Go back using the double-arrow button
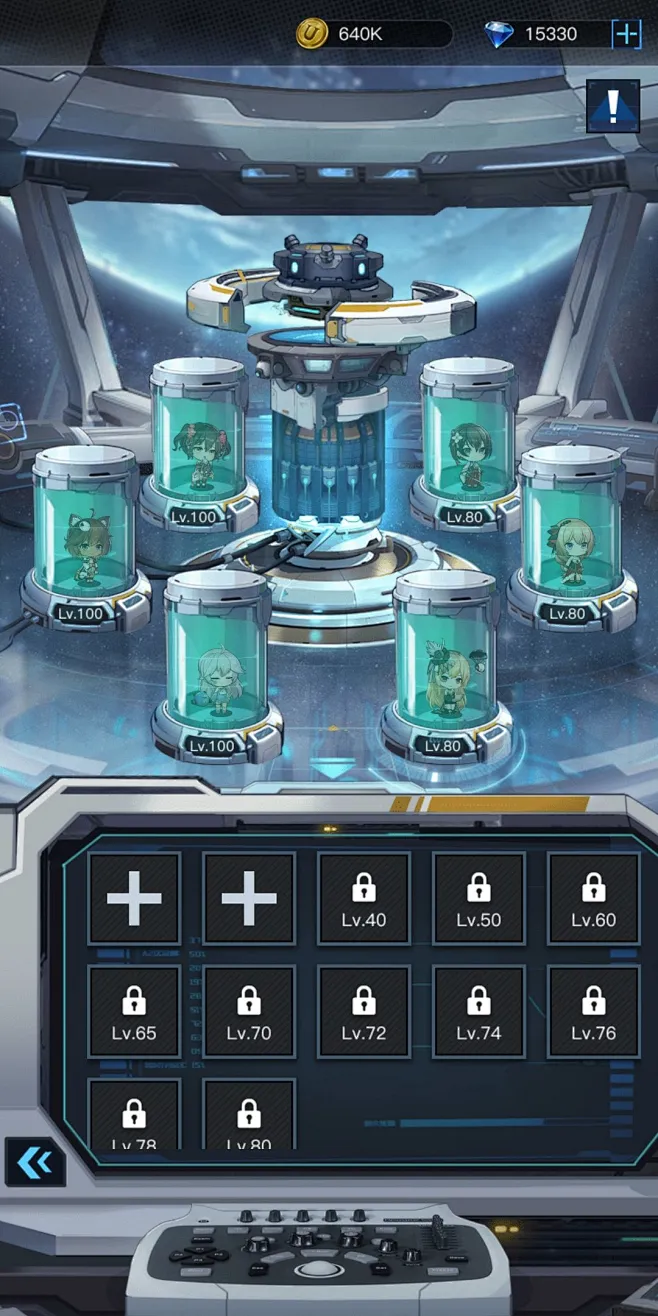This screenshot has height=1316, width=658. [x=34, y=1162]
